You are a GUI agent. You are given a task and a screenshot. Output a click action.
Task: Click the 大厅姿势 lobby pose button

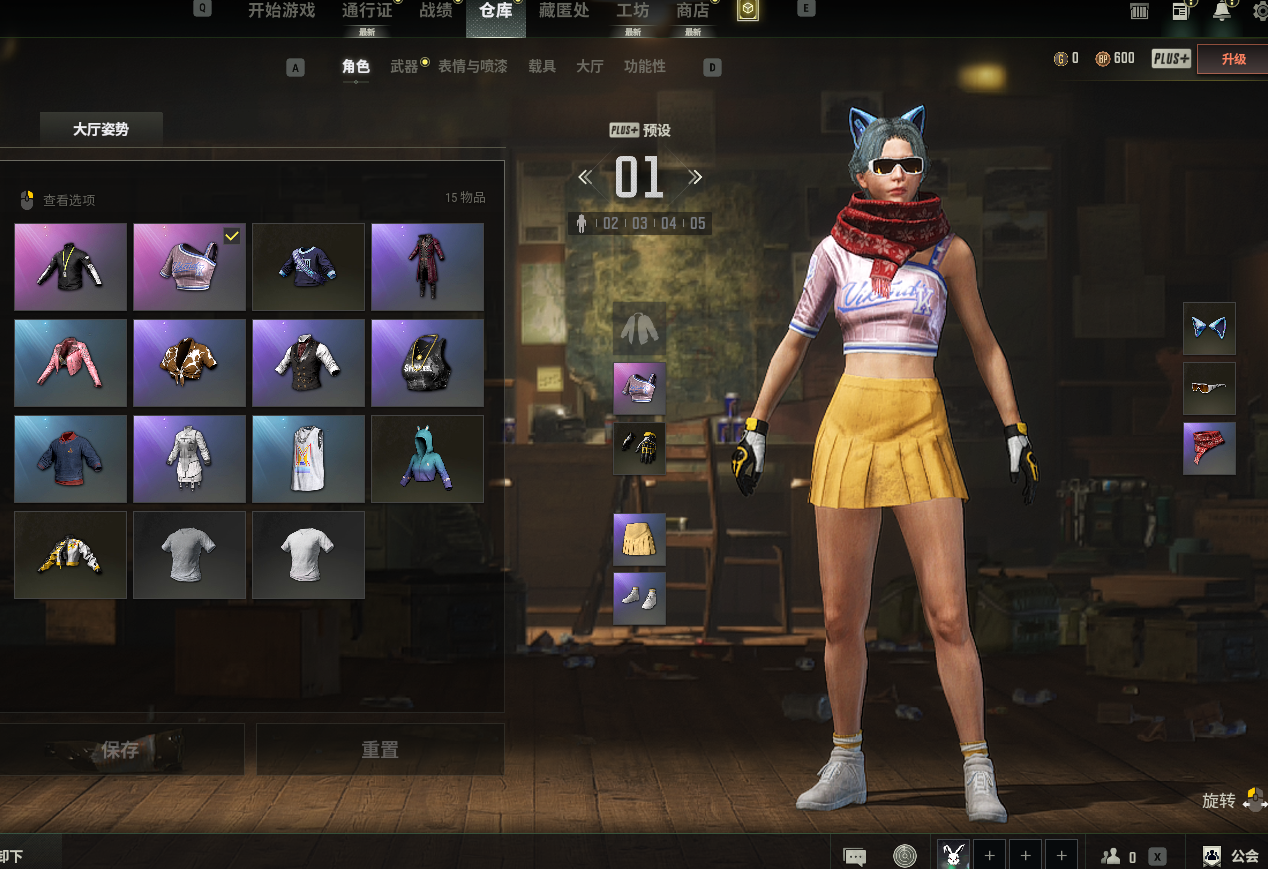click(101, 130)
